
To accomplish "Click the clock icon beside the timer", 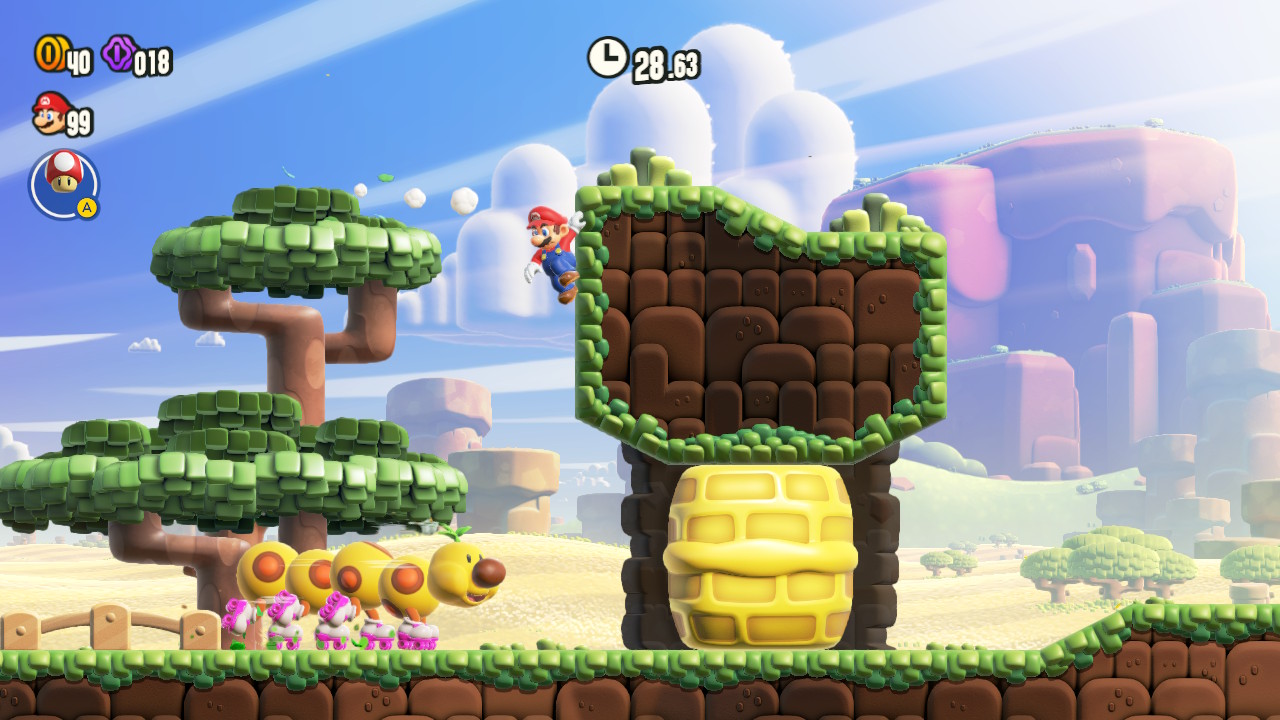I will 607,57.
